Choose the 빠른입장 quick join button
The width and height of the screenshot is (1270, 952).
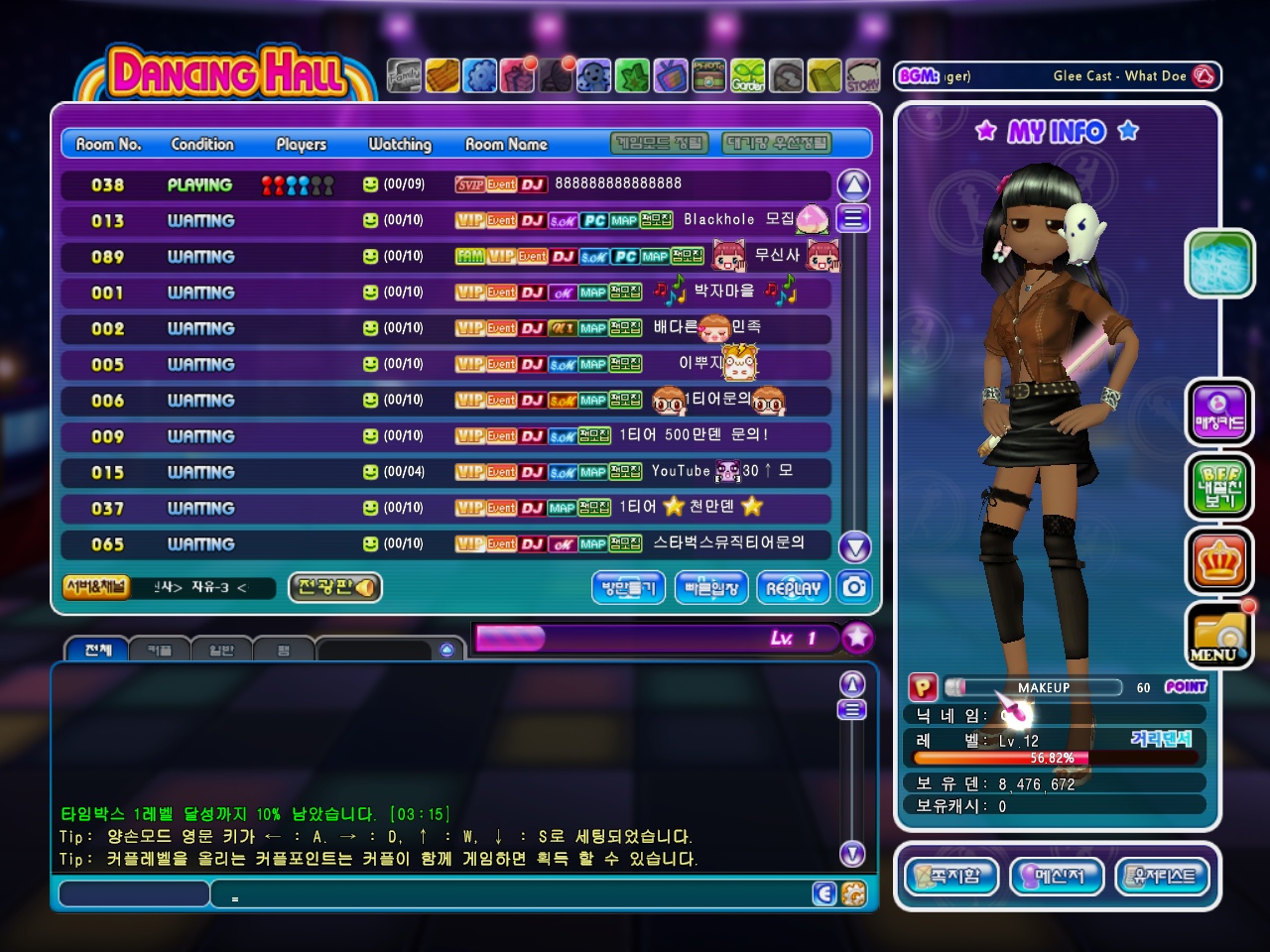[711, 587]
